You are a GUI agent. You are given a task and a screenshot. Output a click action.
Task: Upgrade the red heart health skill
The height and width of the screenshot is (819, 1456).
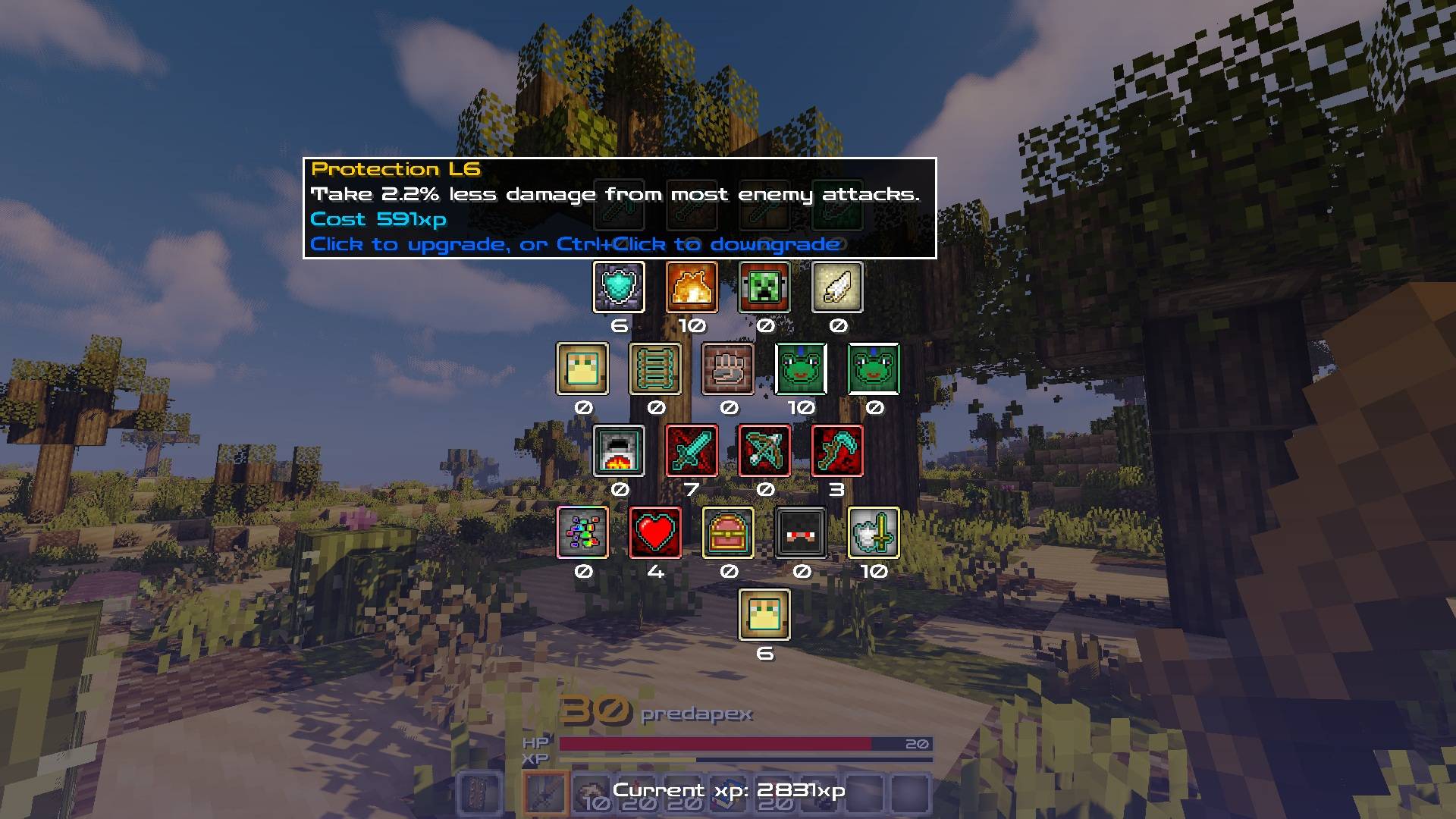pyautogui.click(x=655, y=533)
